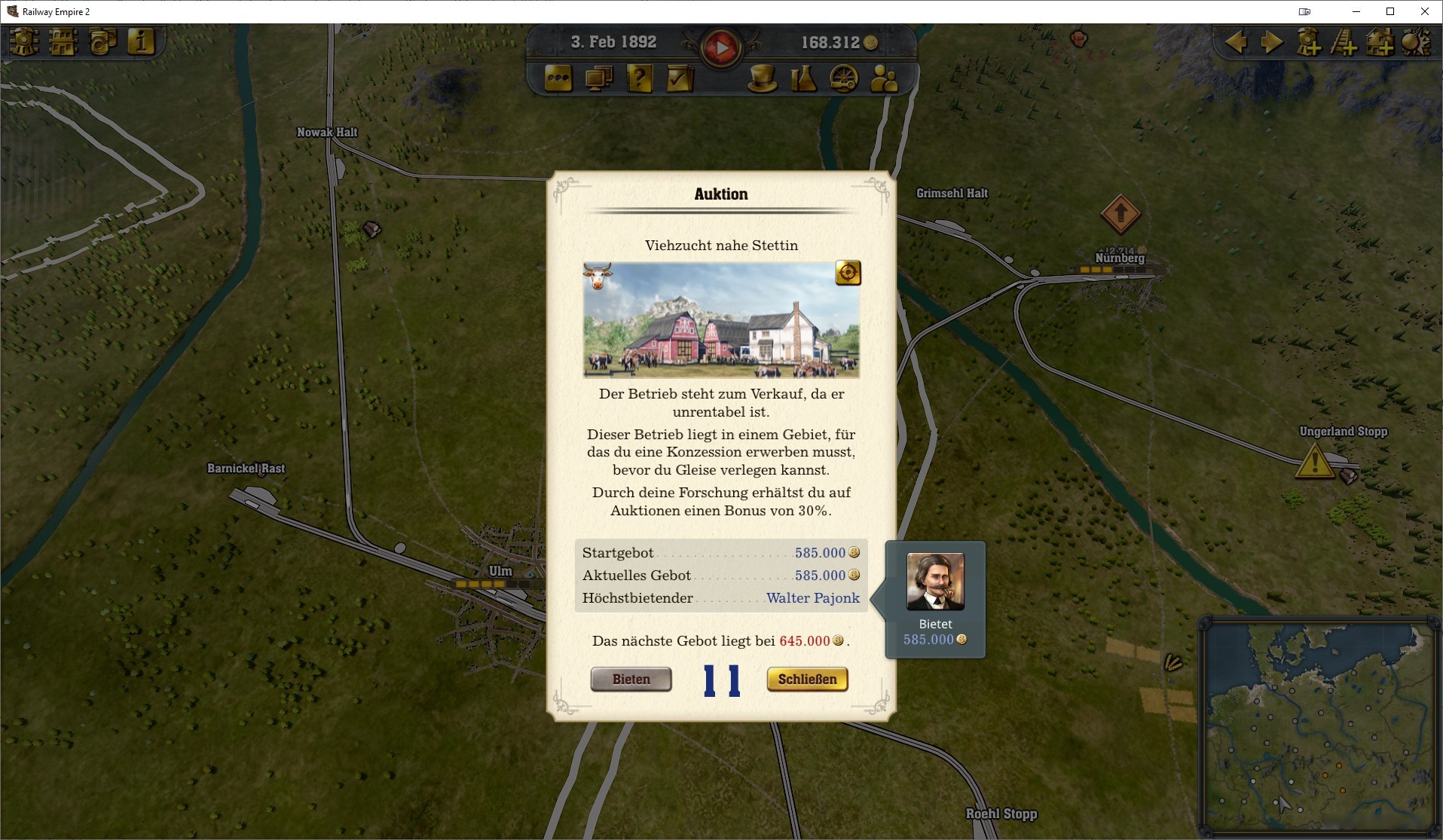Select the lay track icon
This screenshot has width=1443, height=840.
1346,44
